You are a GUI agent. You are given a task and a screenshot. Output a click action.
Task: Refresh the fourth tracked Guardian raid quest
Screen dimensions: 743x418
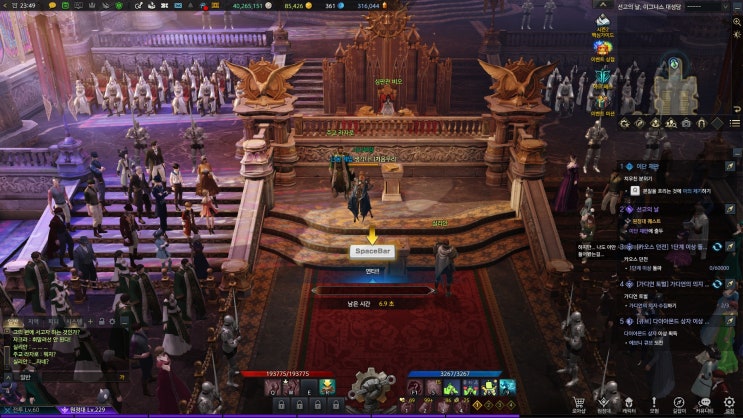point(716,284)
